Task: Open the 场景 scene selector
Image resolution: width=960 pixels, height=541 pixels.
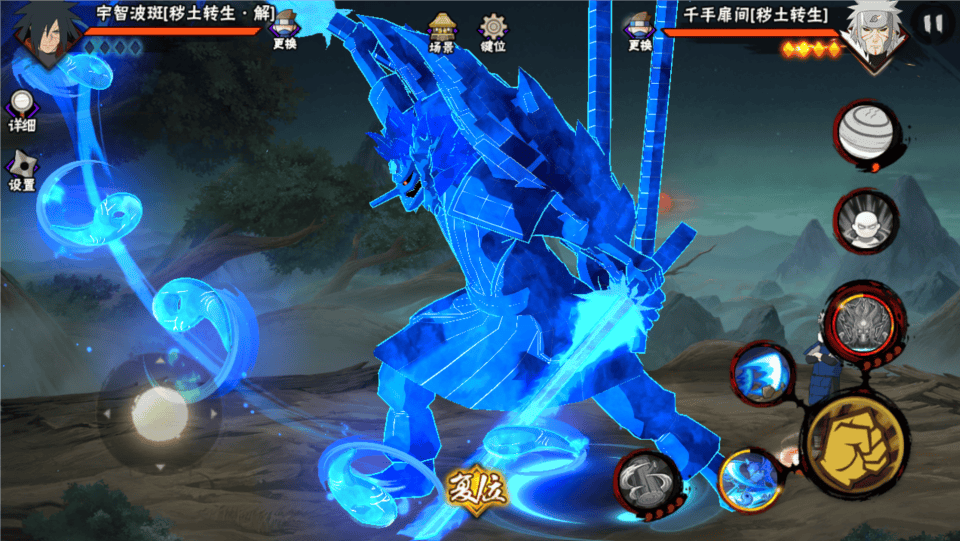Action: pyautogui.click(x=442, y=32)
